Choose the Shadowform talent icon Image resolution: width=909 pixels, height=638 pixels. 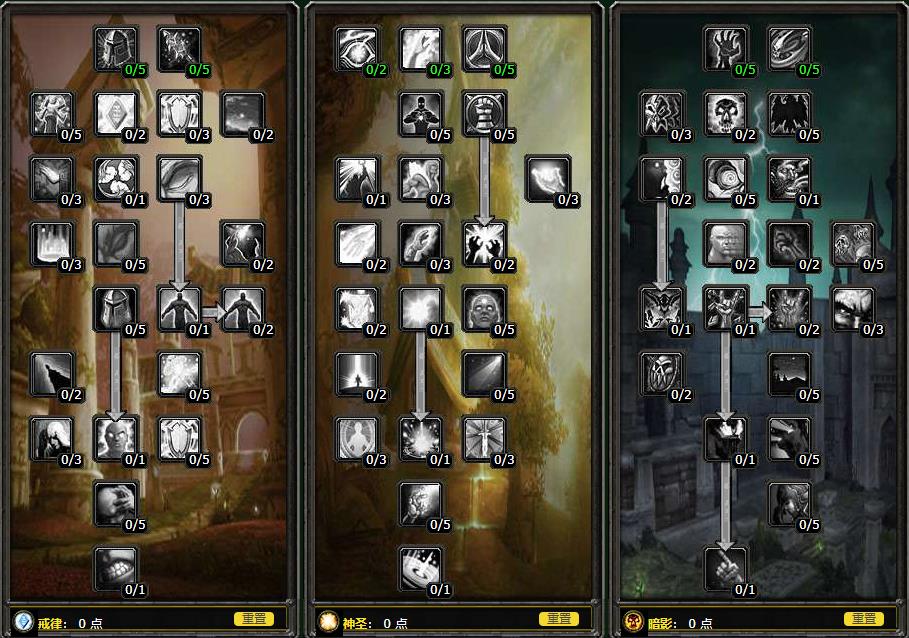726,437
